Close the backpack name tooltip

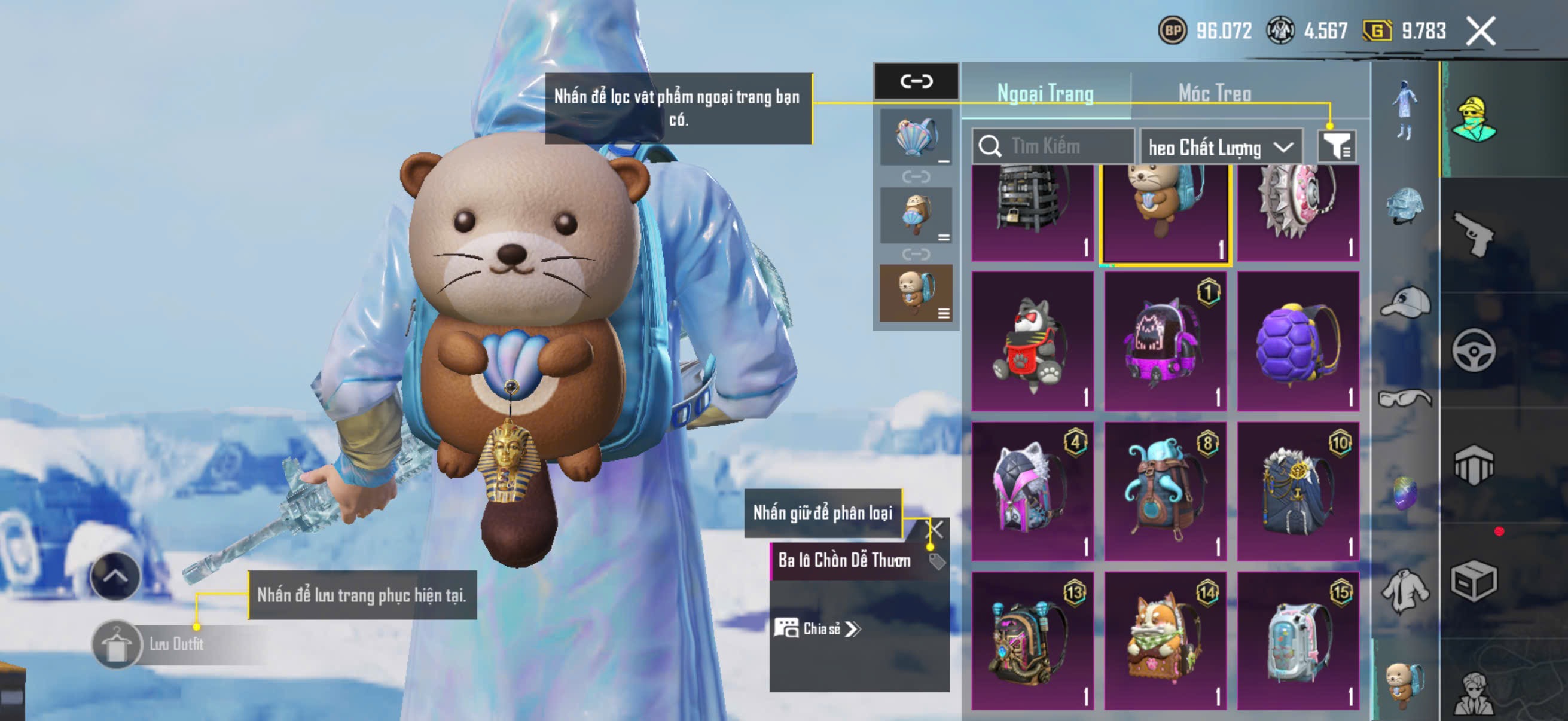click(x=934, y=529)
